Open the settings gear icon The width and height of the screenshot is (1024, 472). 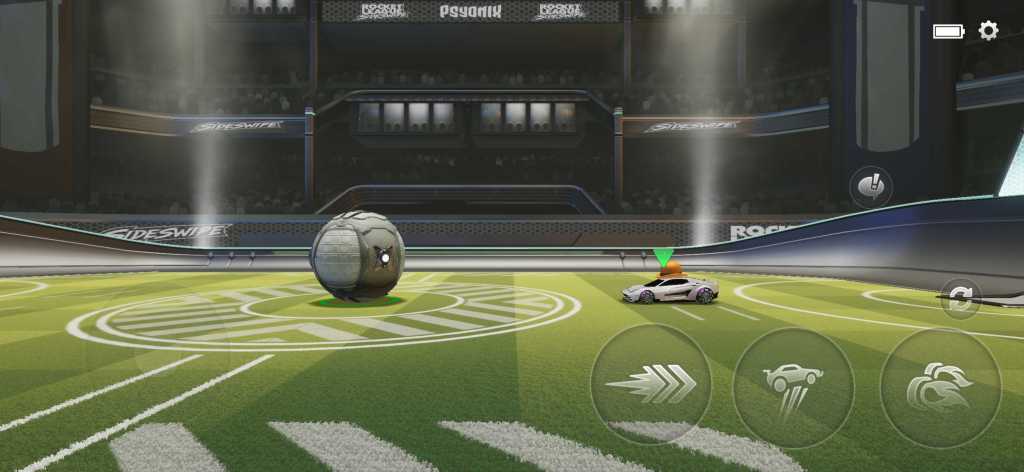[988, 31]
